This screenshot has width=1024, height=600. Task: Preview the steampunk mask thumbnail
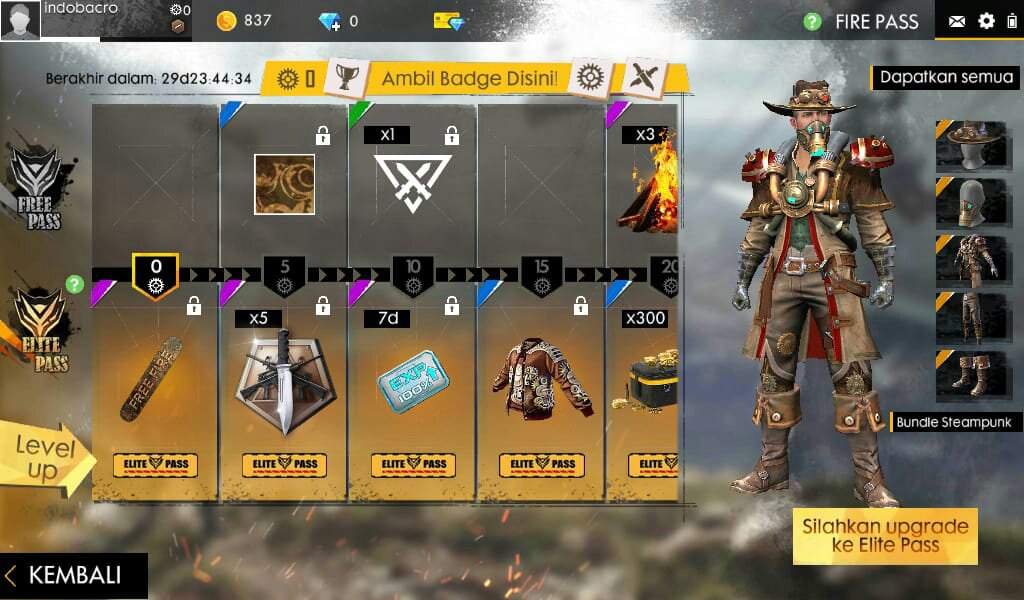971,202
